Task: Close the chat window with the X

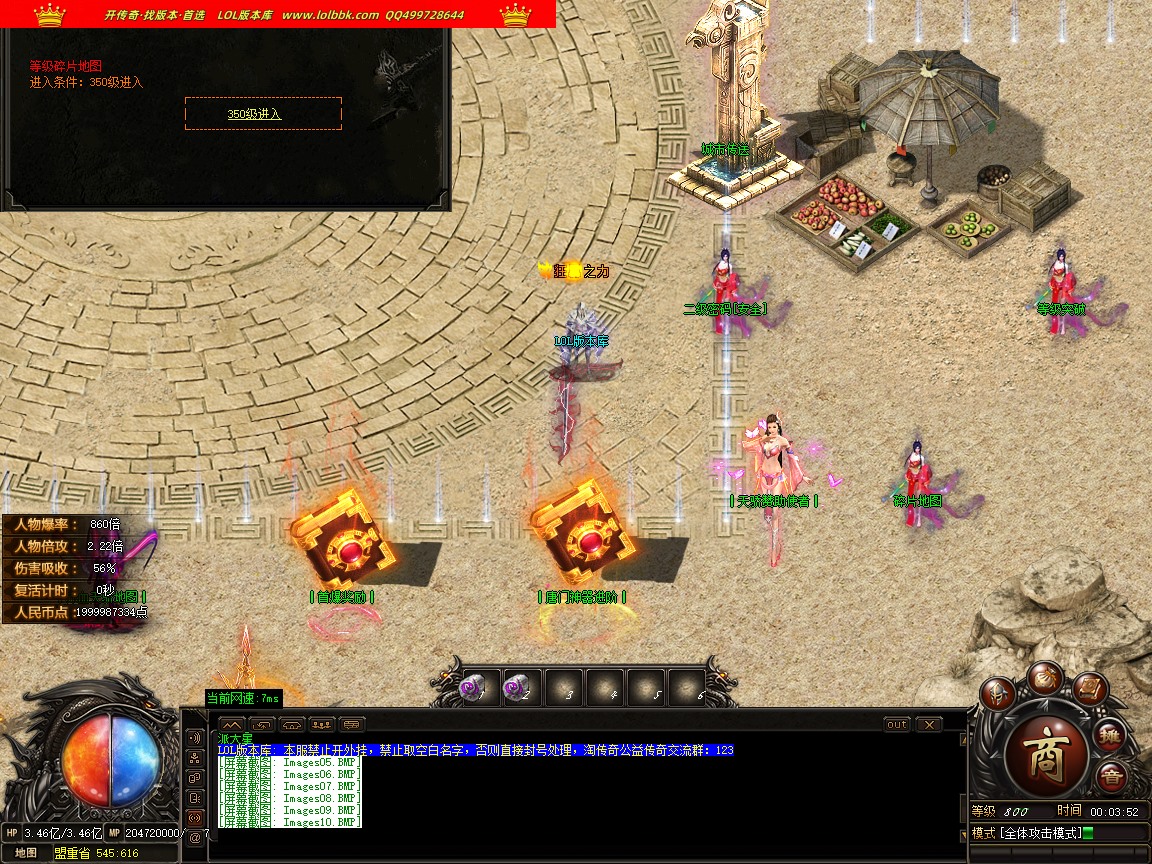Action: [x=929, y=724]
